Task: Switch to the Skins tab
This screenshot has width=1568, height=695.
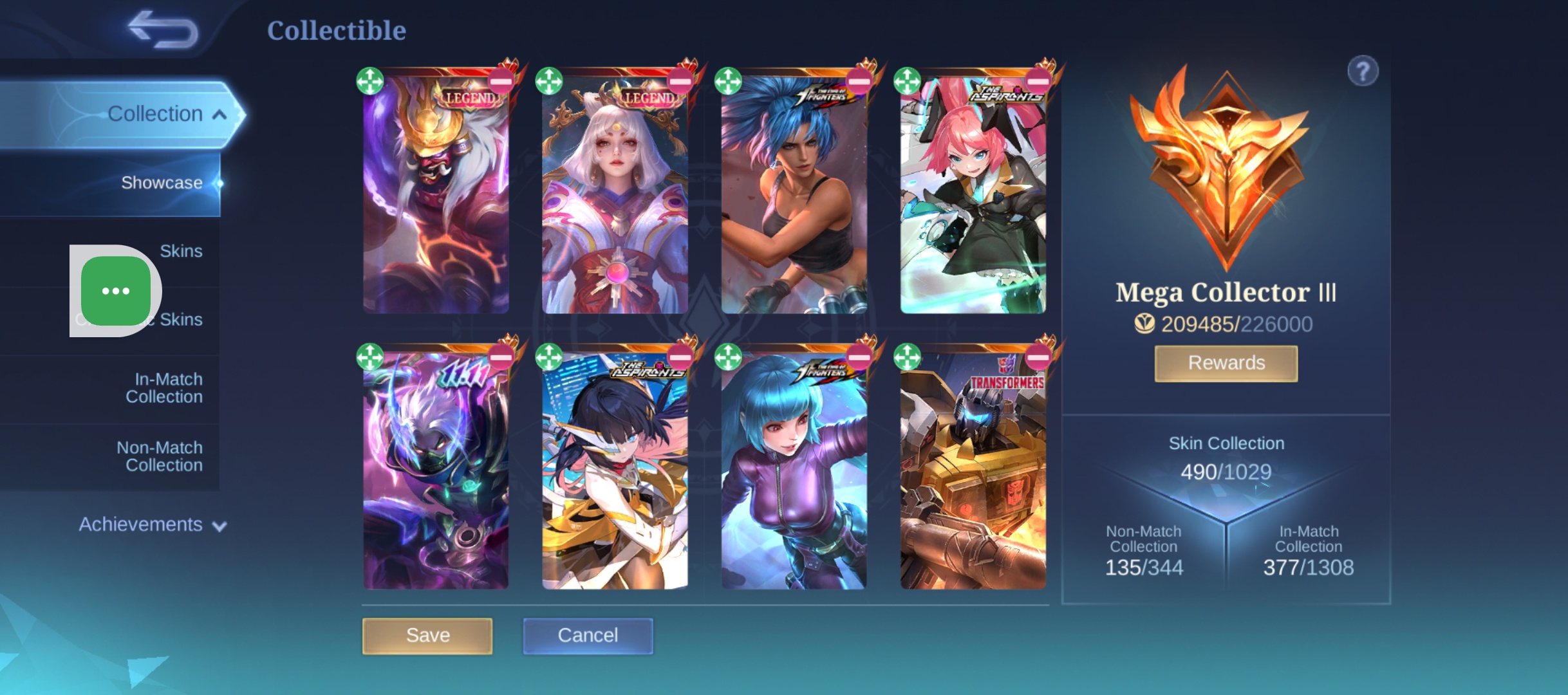Action: click(x=181, y=251)
